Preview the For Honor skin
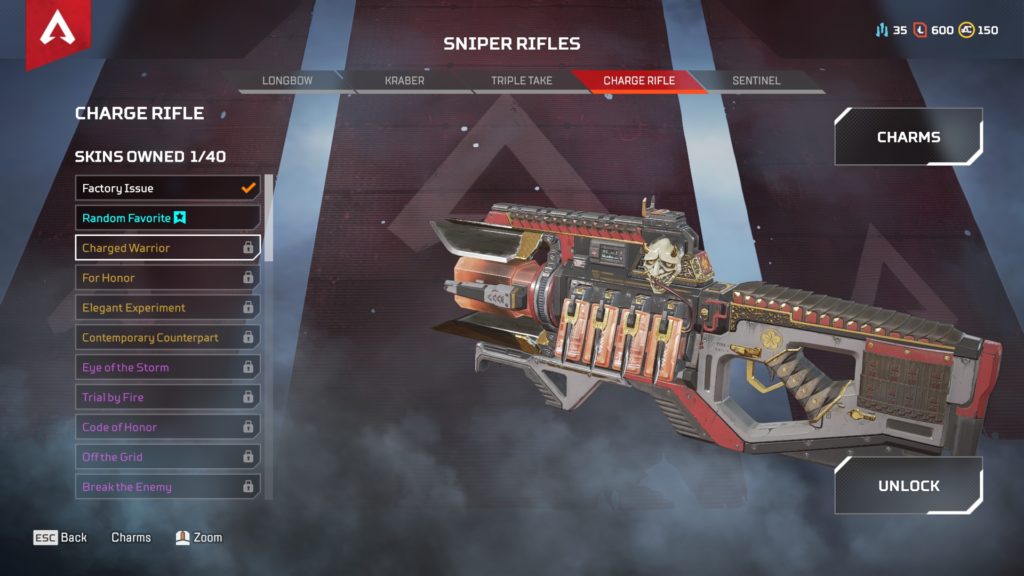 click(167, 278)
